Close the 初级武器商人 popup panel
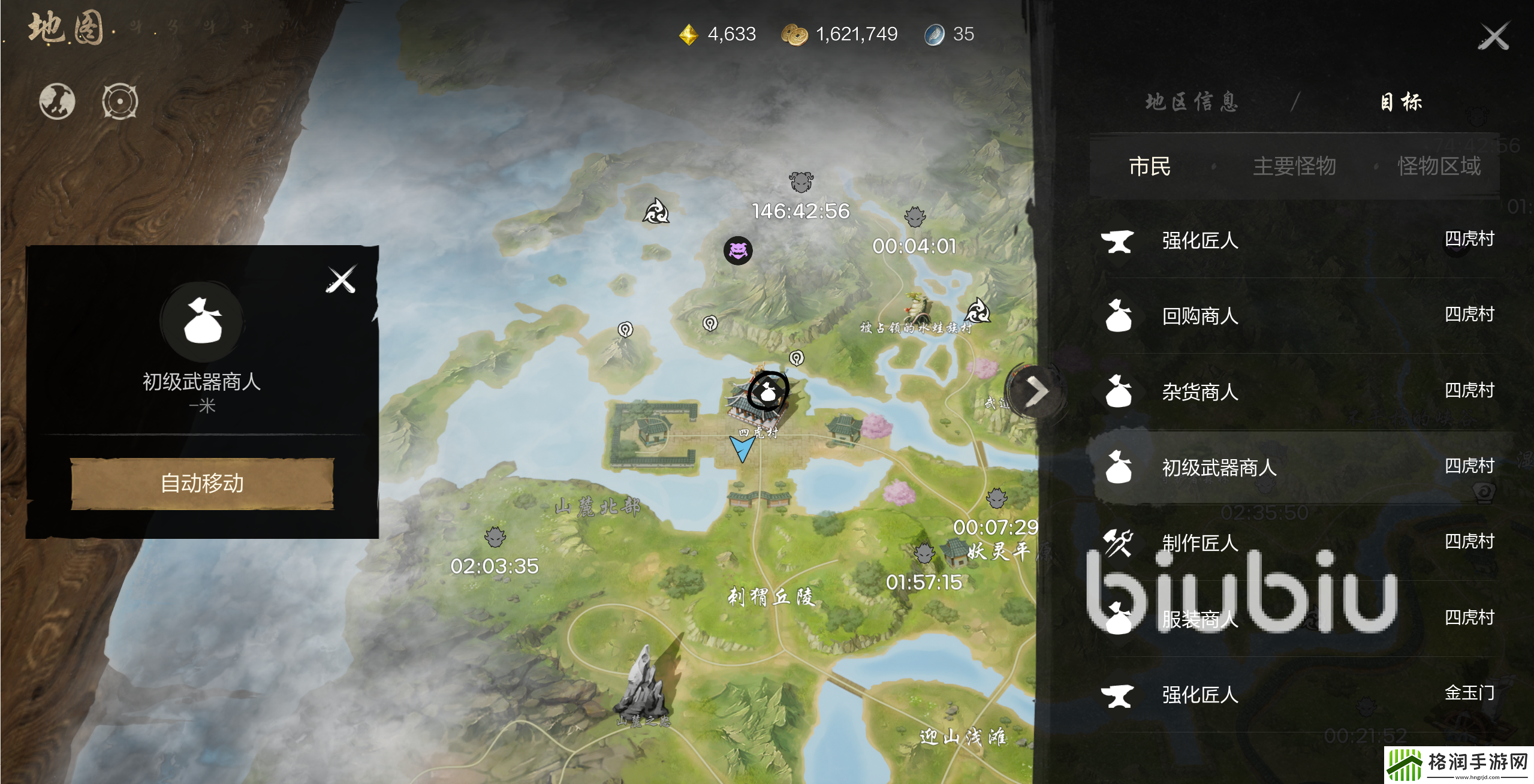 pyautogui.click(x=341, y=279)
